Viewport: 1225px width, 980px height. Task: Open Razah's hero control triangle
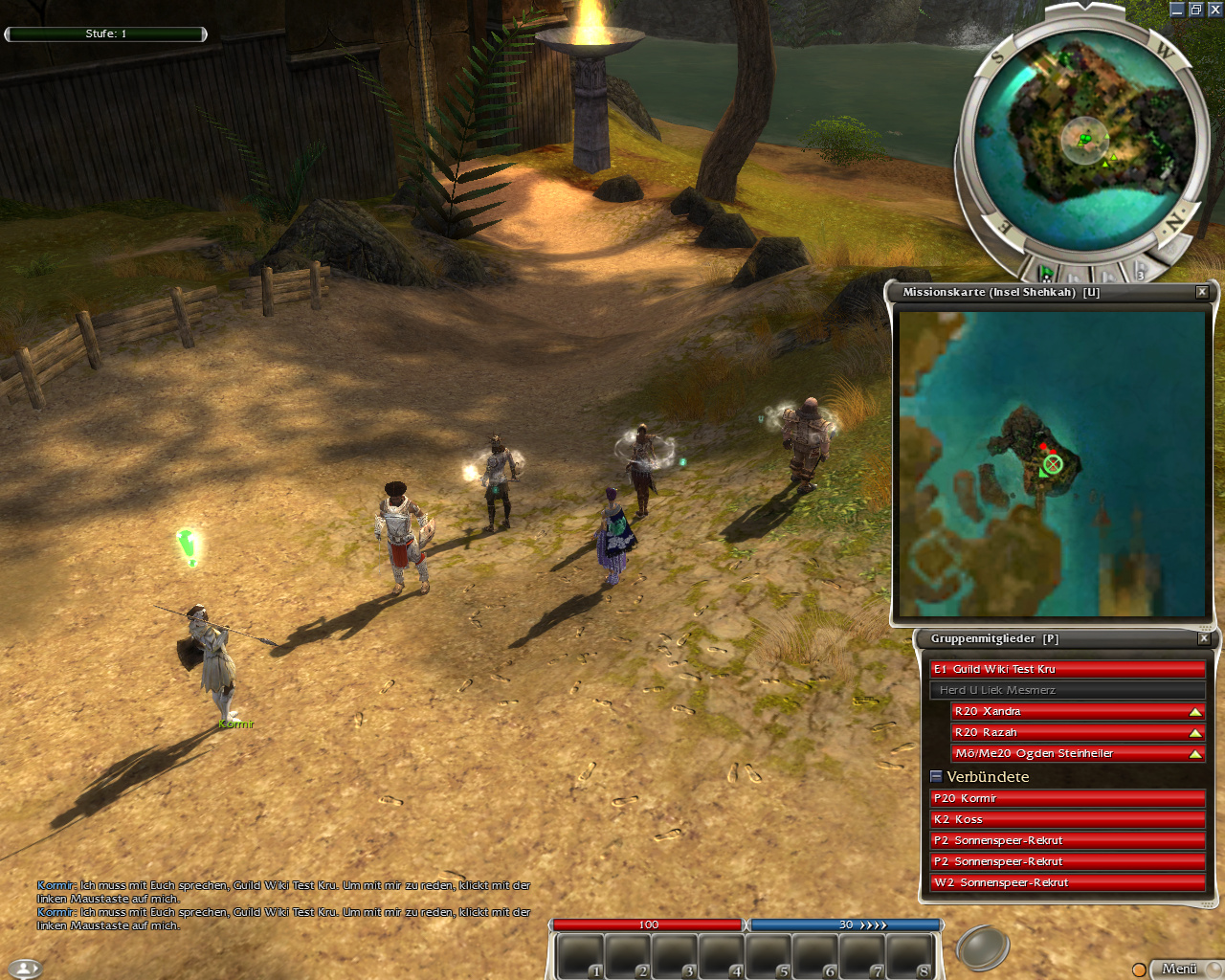1195,732
